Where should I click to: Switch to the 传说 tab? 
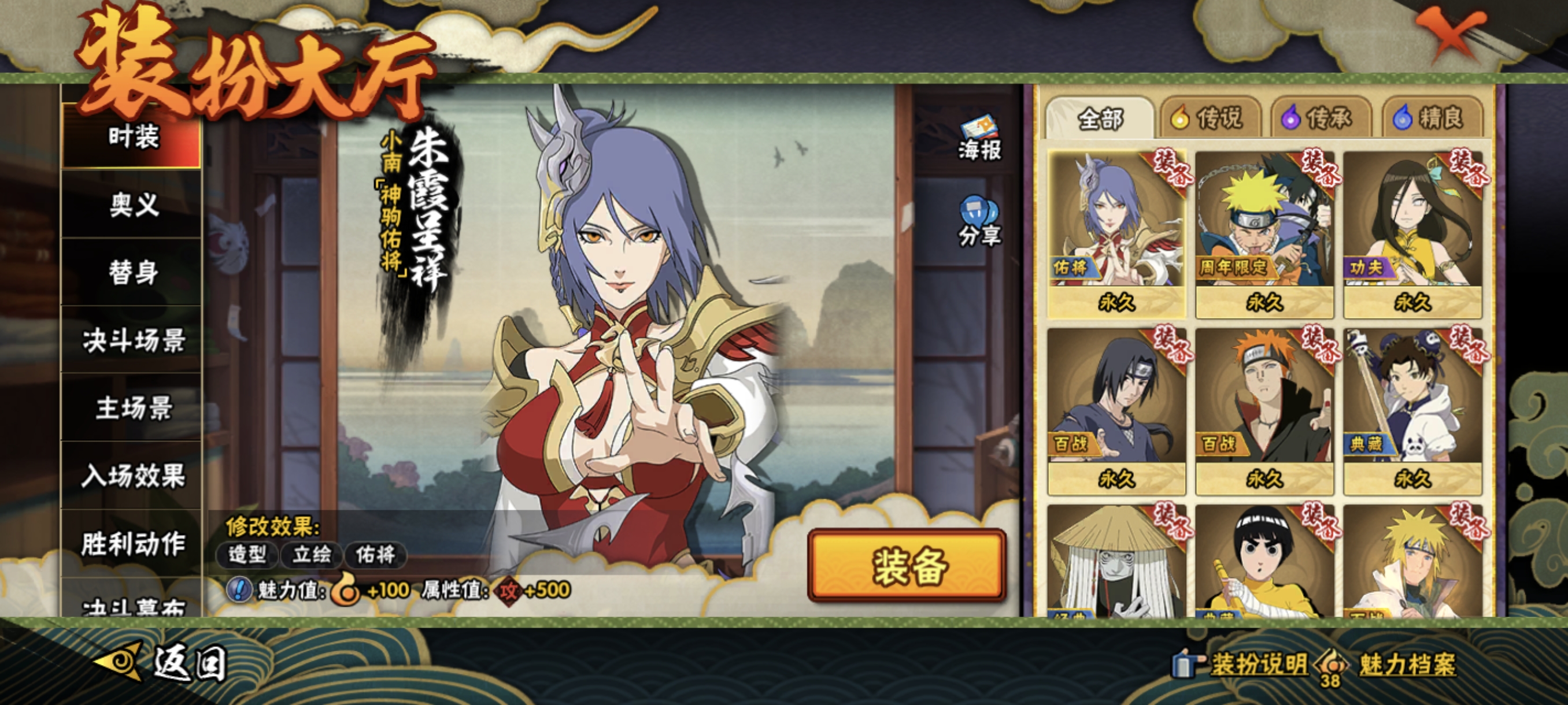tap(1209, 118)
